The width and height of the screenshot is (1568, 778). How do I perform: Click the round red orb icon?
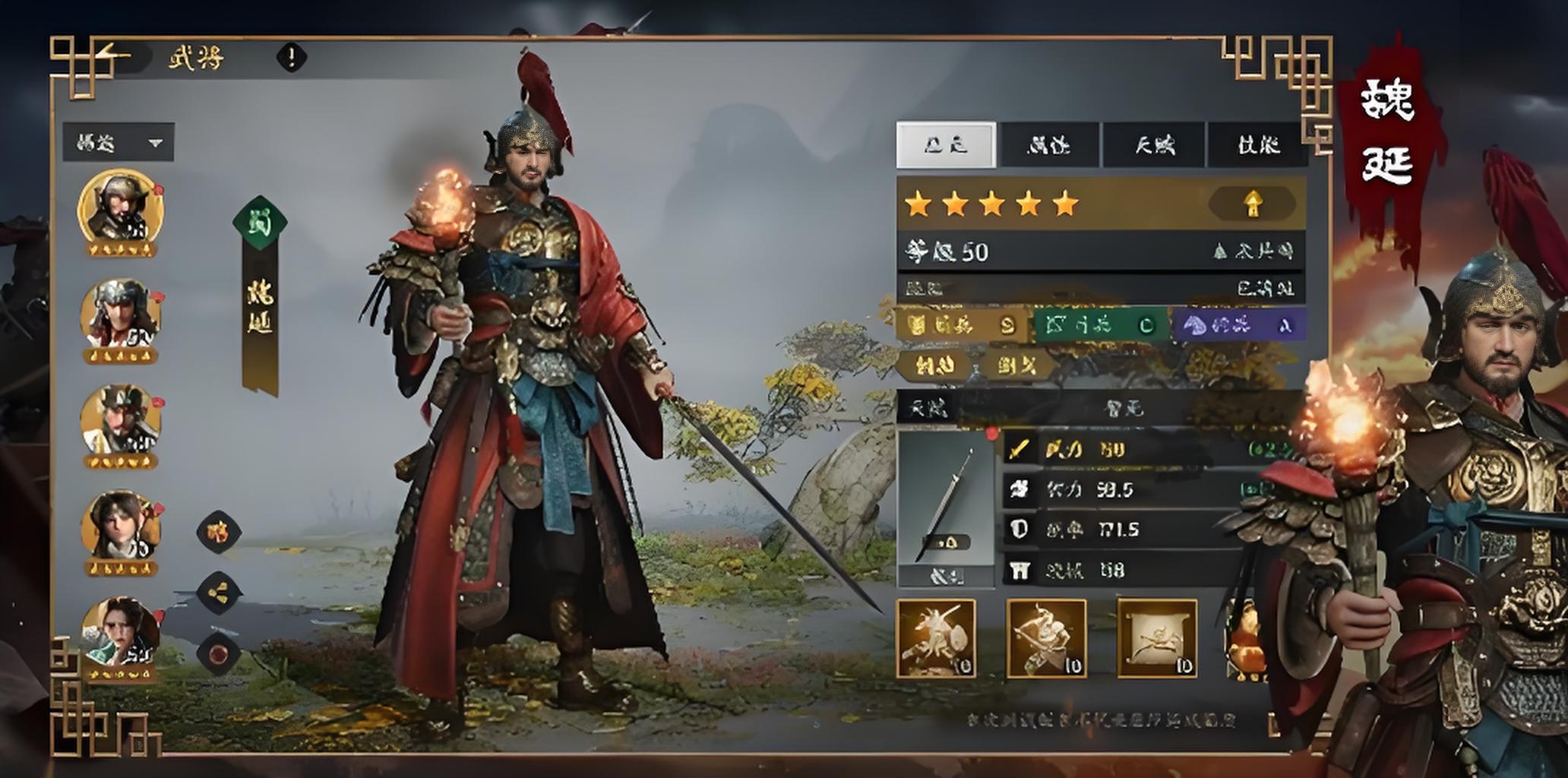pos(220,653)
